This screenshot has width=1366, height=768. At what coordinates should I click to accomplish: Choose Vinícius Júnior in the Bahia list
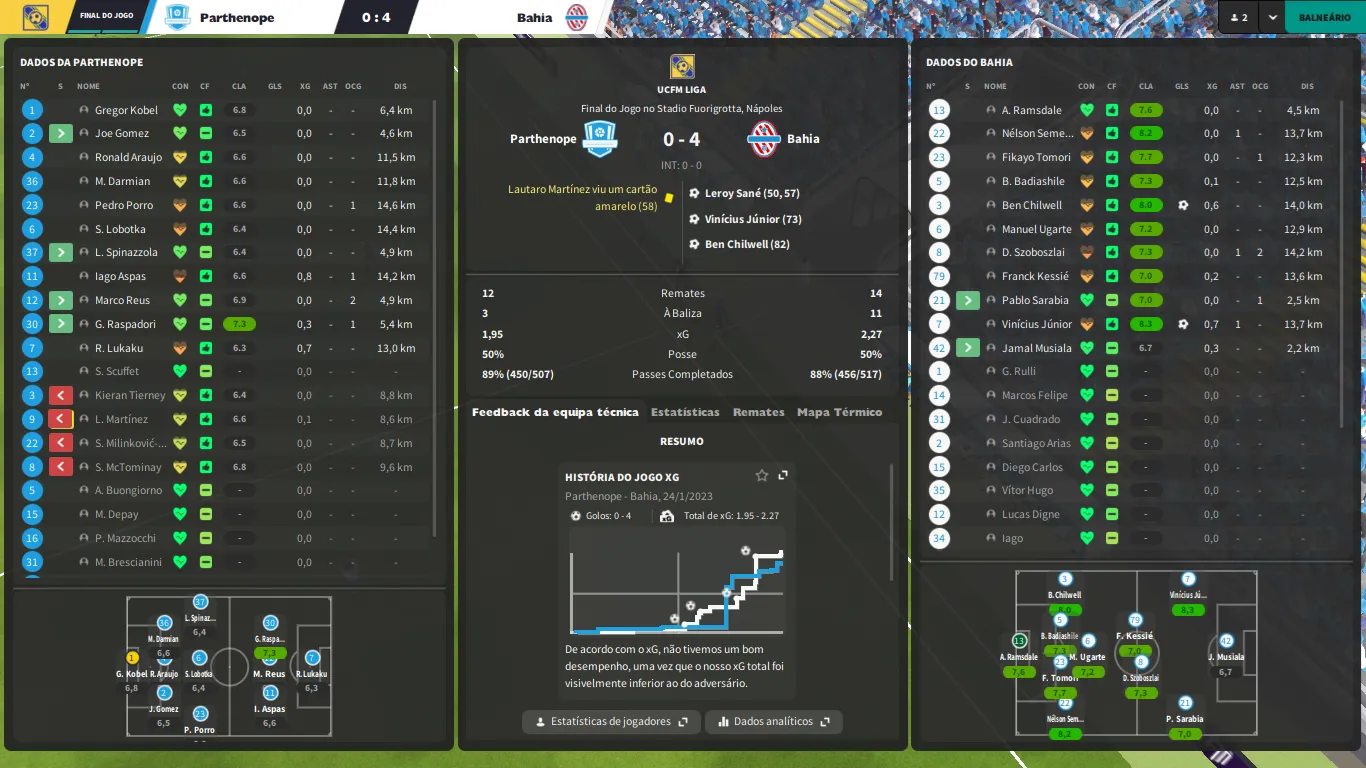coord(1036,324)
